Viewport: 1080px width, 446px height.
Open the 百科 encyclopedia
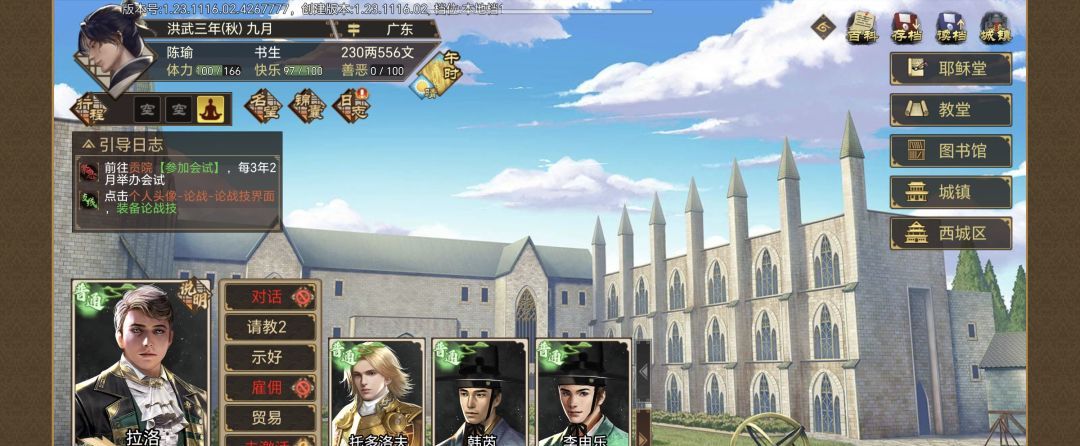point(861,27)
